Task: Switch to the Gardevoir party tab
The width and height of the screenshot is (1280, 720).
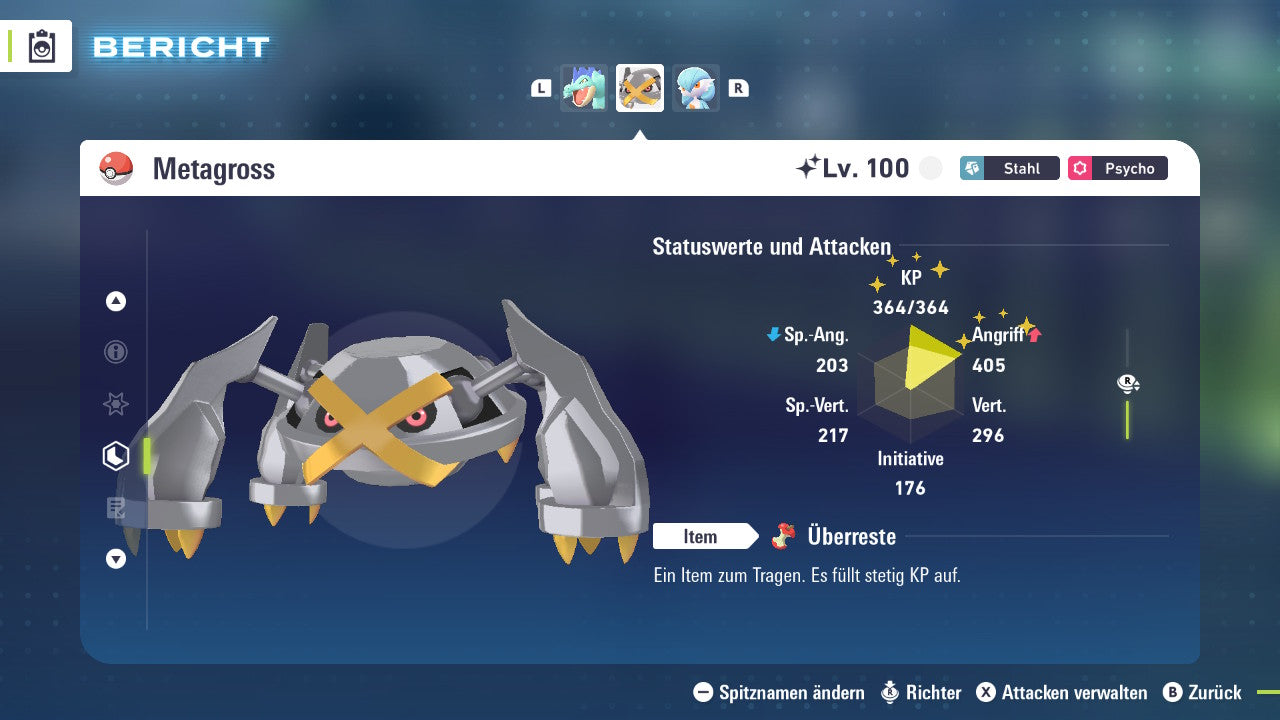Action: pyautogui.click(x=695, y=88)
